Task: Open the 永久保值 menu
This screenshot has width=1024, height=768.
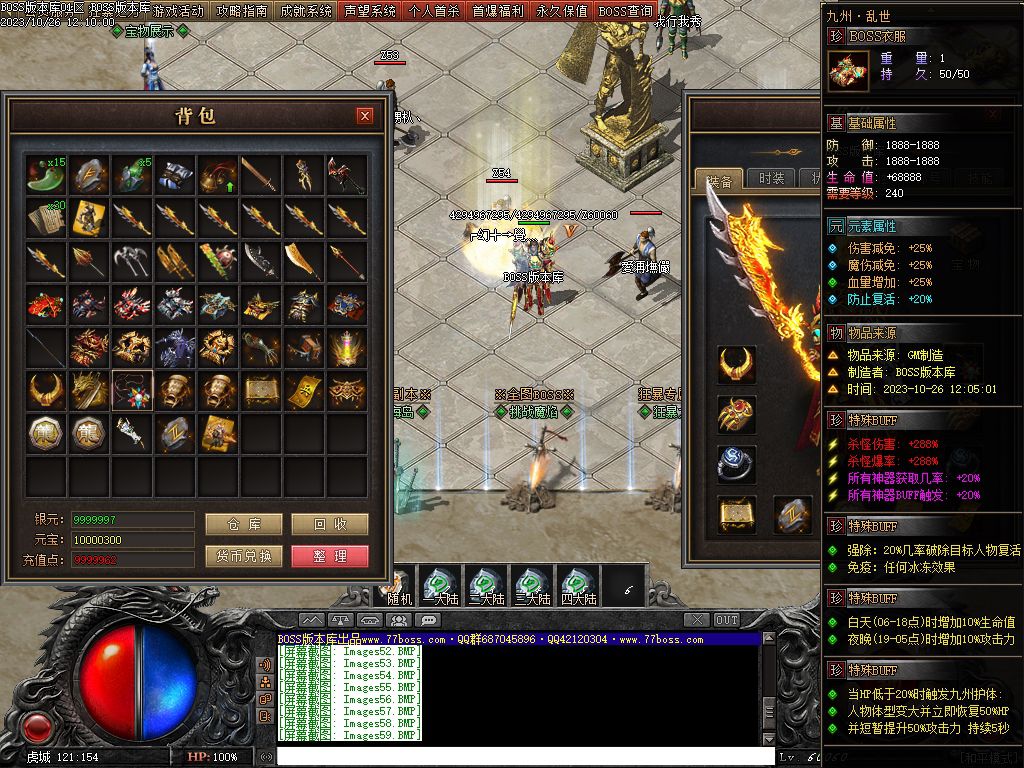Action: pos(561,11)
